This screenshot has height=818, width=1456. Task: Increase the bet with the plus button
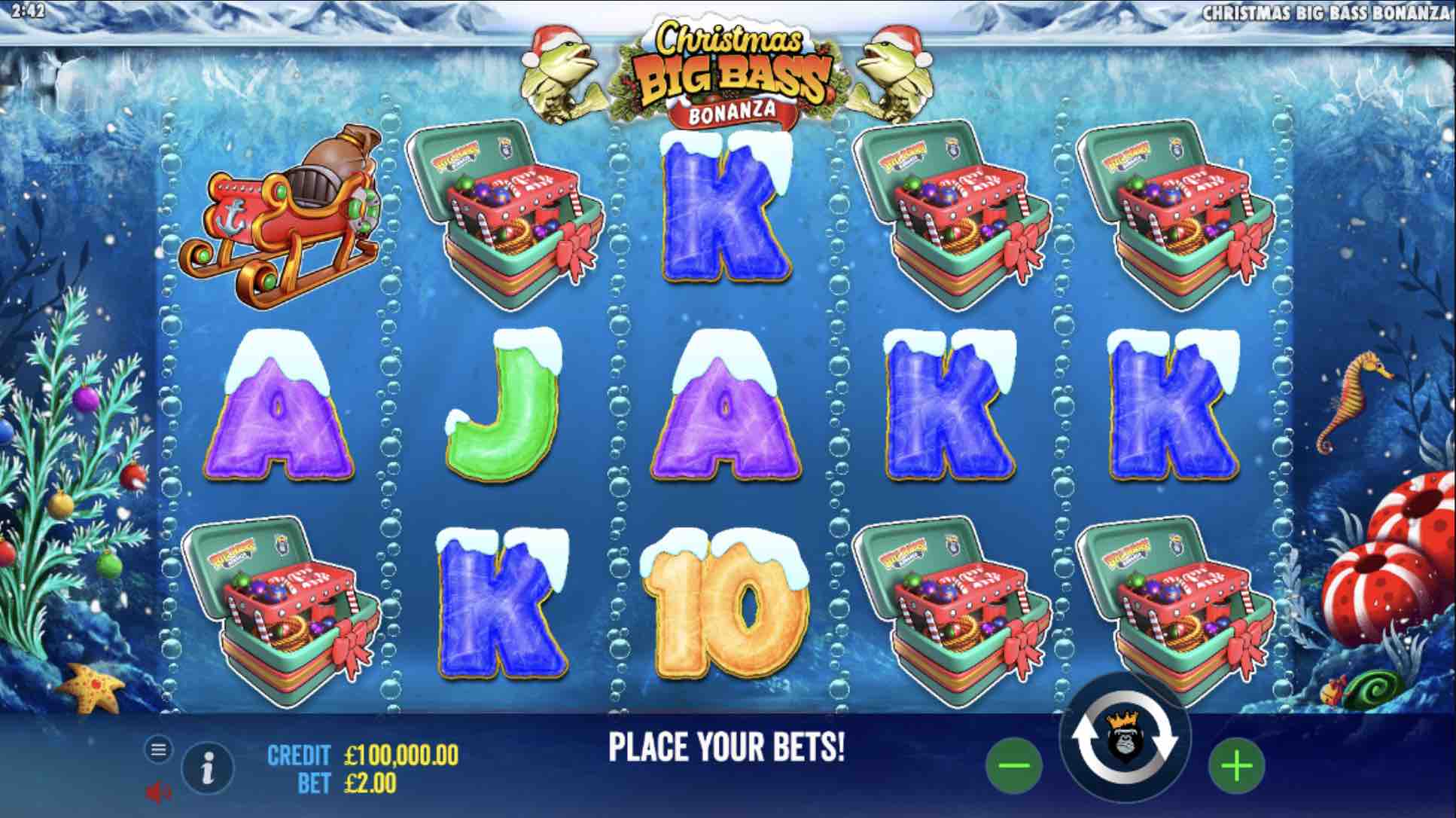1236,767
